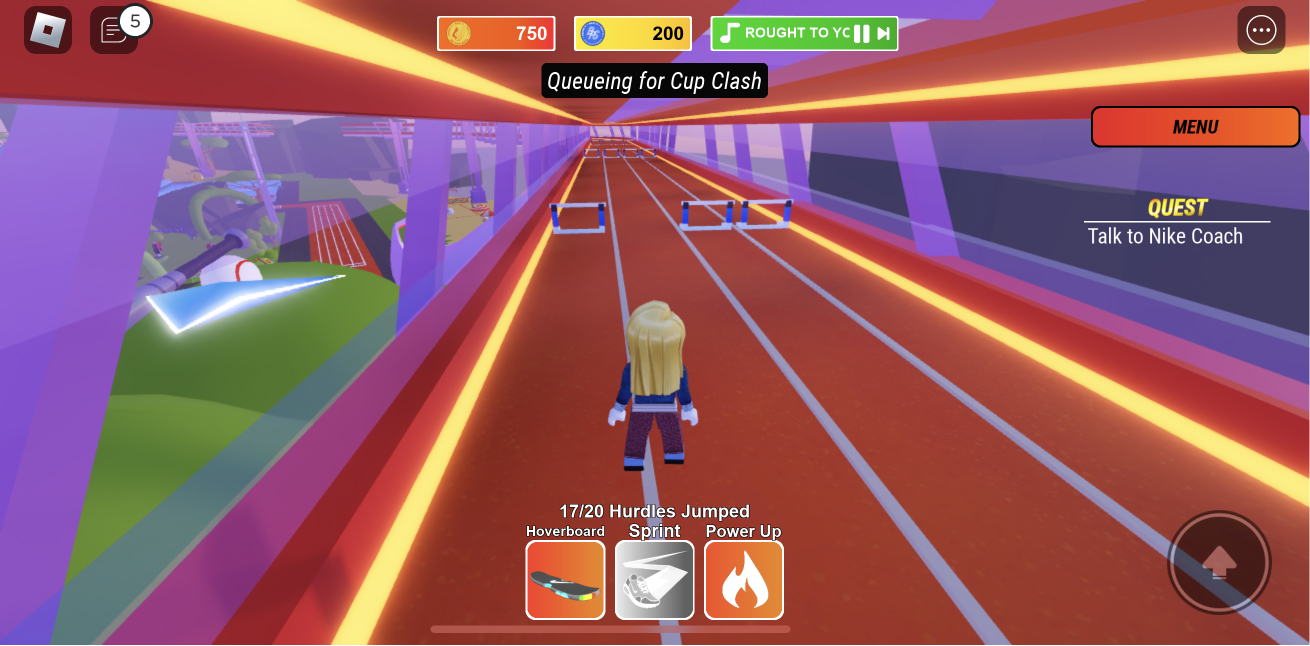Screen dimensions: 1310x646
Task: Activate the Hoverboard ability
Action: click(x=565, y=580)
